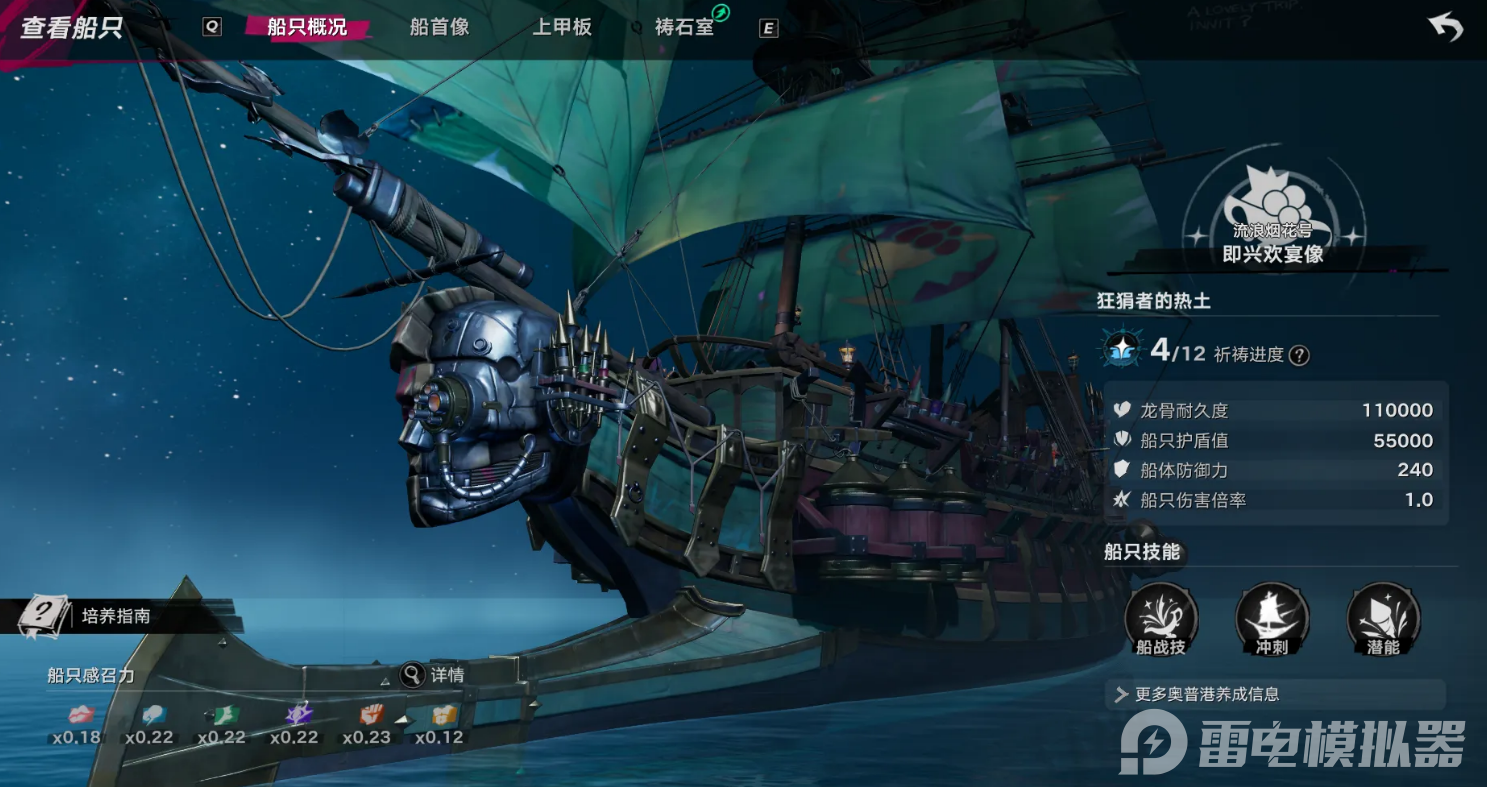View 详情 for ship summoning power
Image resolution: width=1487 pixels, height=787 pixels.
(x=433, y=675)
